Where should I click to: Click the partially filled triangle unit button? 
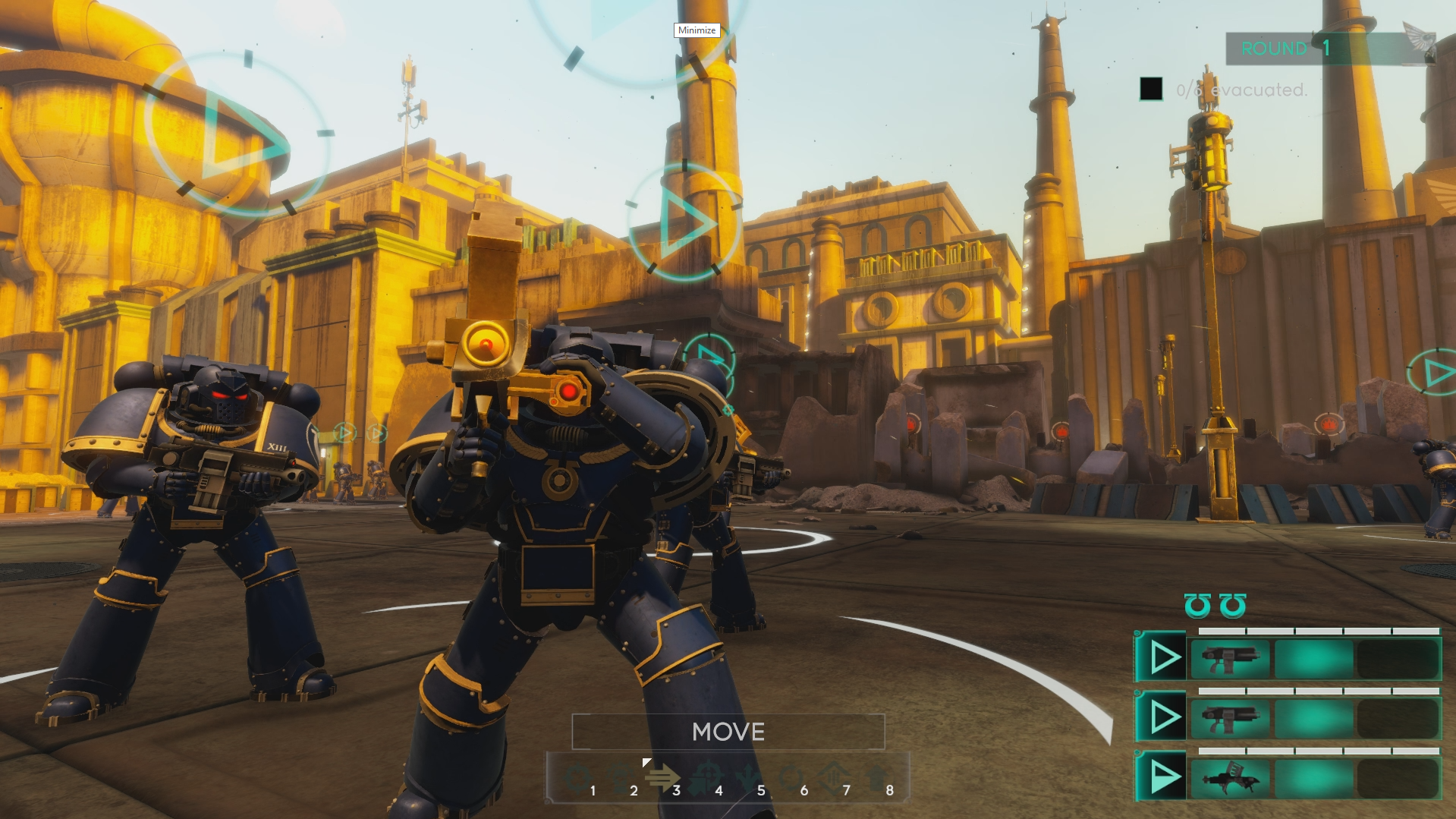(1162, 777)
